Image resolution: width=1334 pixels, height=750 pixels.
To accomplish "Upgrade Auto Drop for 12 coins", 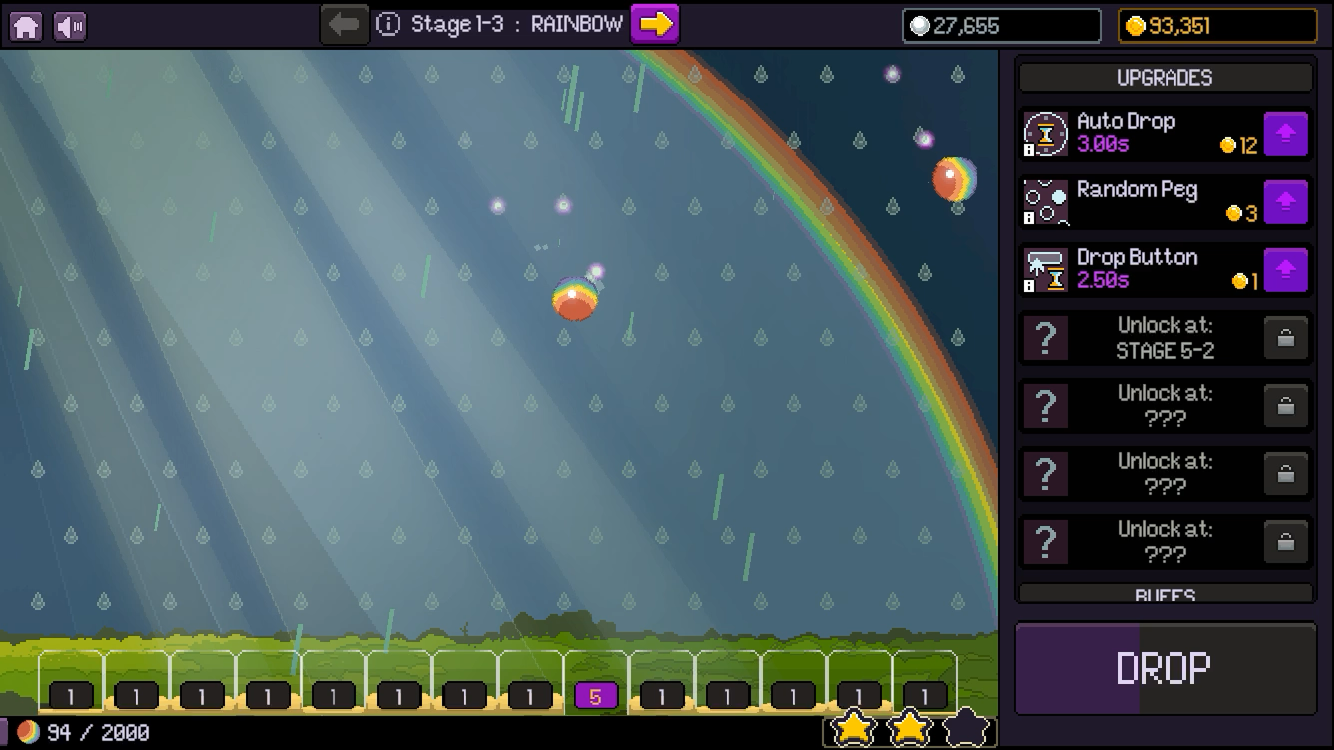I will [1286, 134].
